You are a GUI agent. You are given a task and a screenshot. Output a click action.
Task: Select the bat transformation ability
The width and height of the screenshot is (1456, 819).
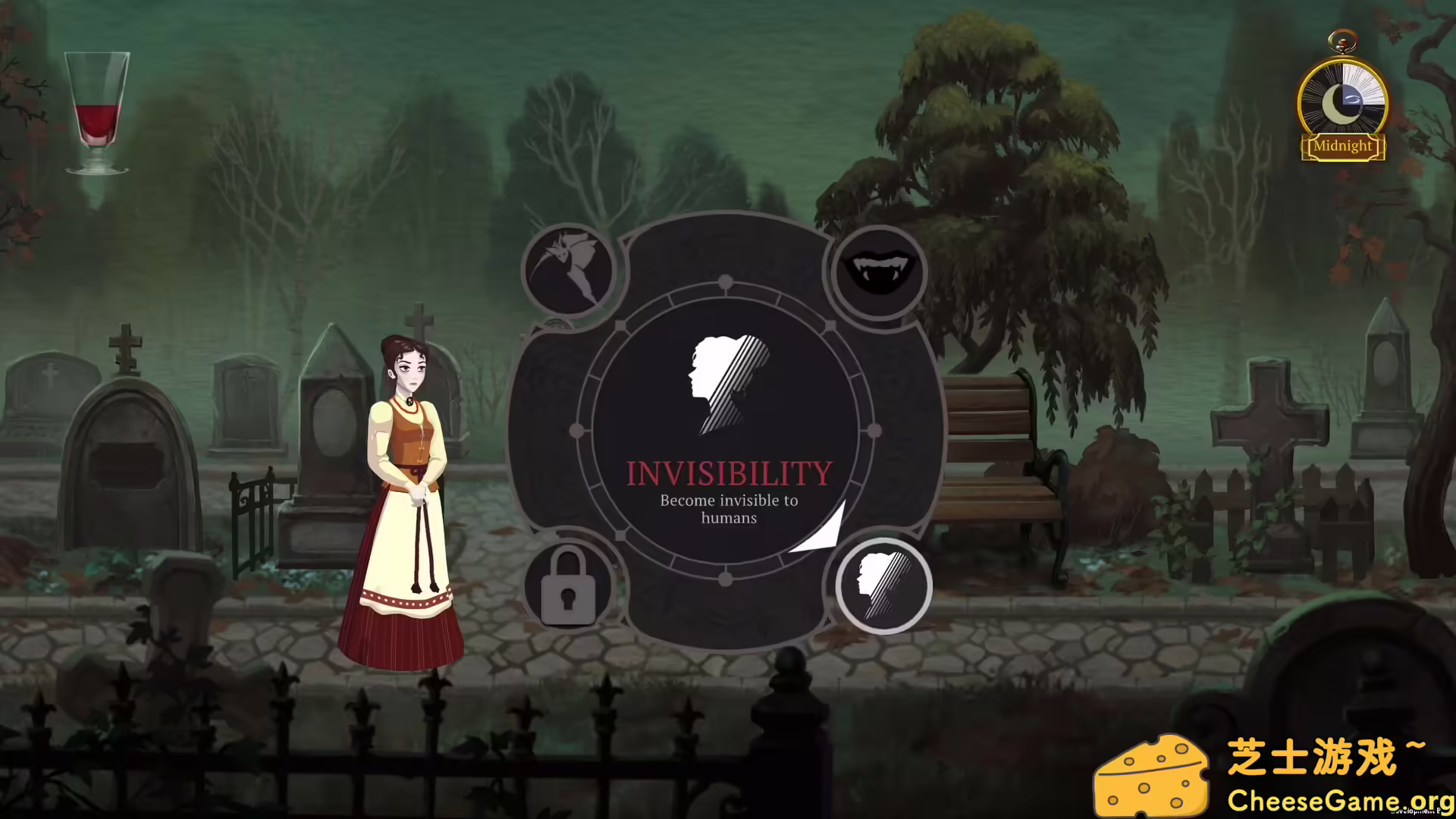[570, 269]
